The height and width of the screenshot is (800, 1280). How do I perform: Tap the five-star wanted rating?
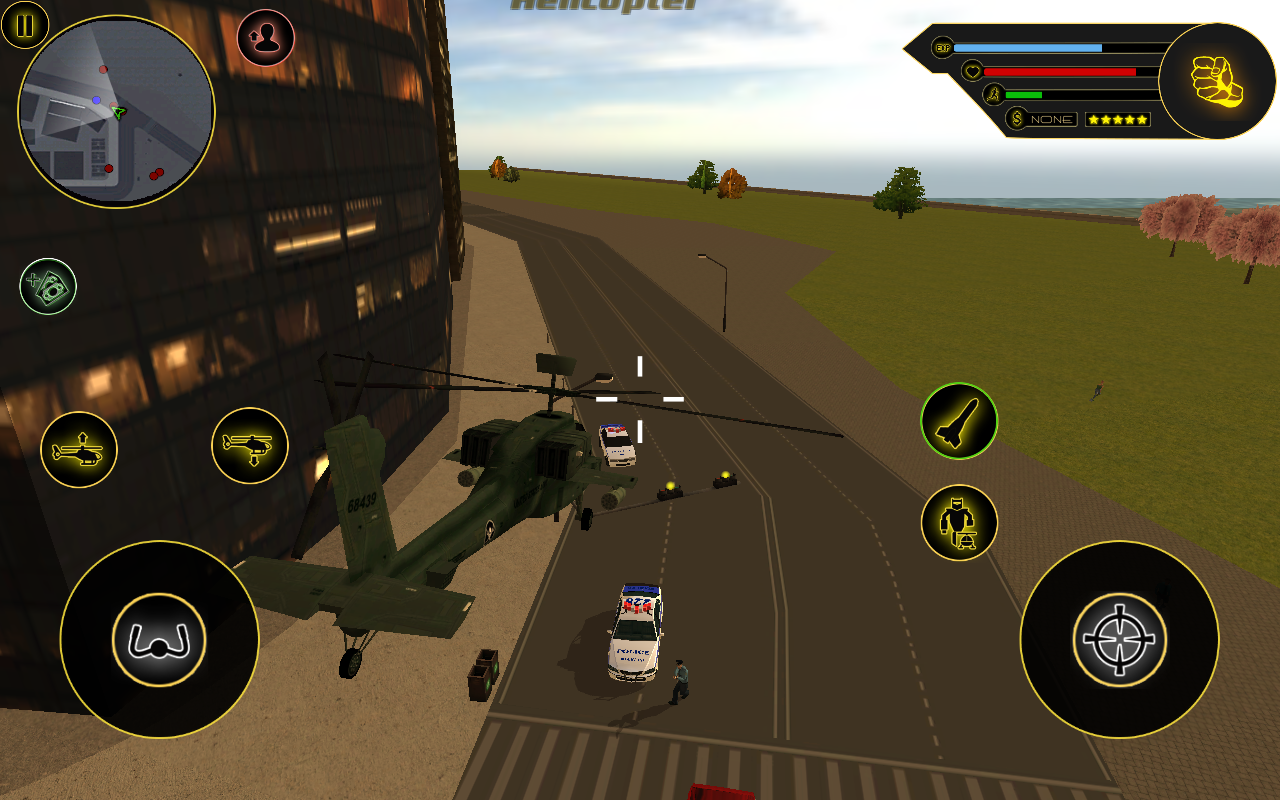click(x=1118, y=118)
